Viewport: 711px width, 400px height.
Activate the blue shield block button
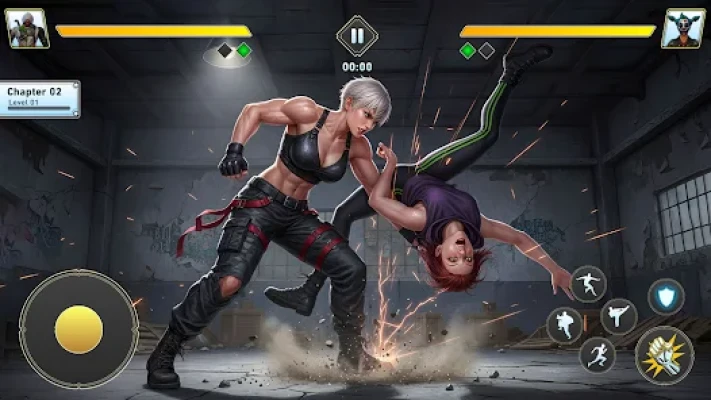click(665, 296)
